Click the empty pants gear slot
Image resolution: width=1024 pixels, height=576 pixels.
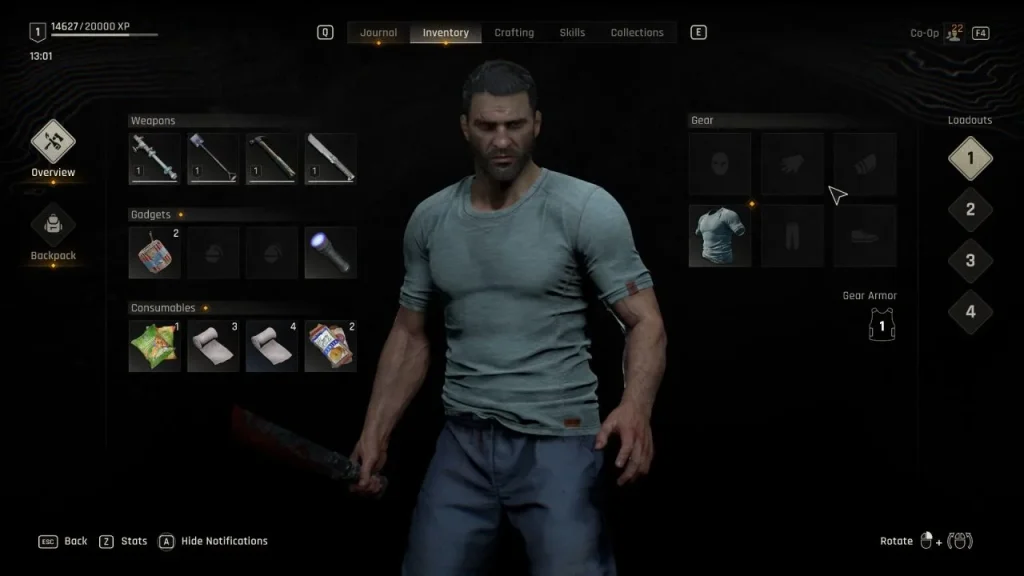point(792,236)
